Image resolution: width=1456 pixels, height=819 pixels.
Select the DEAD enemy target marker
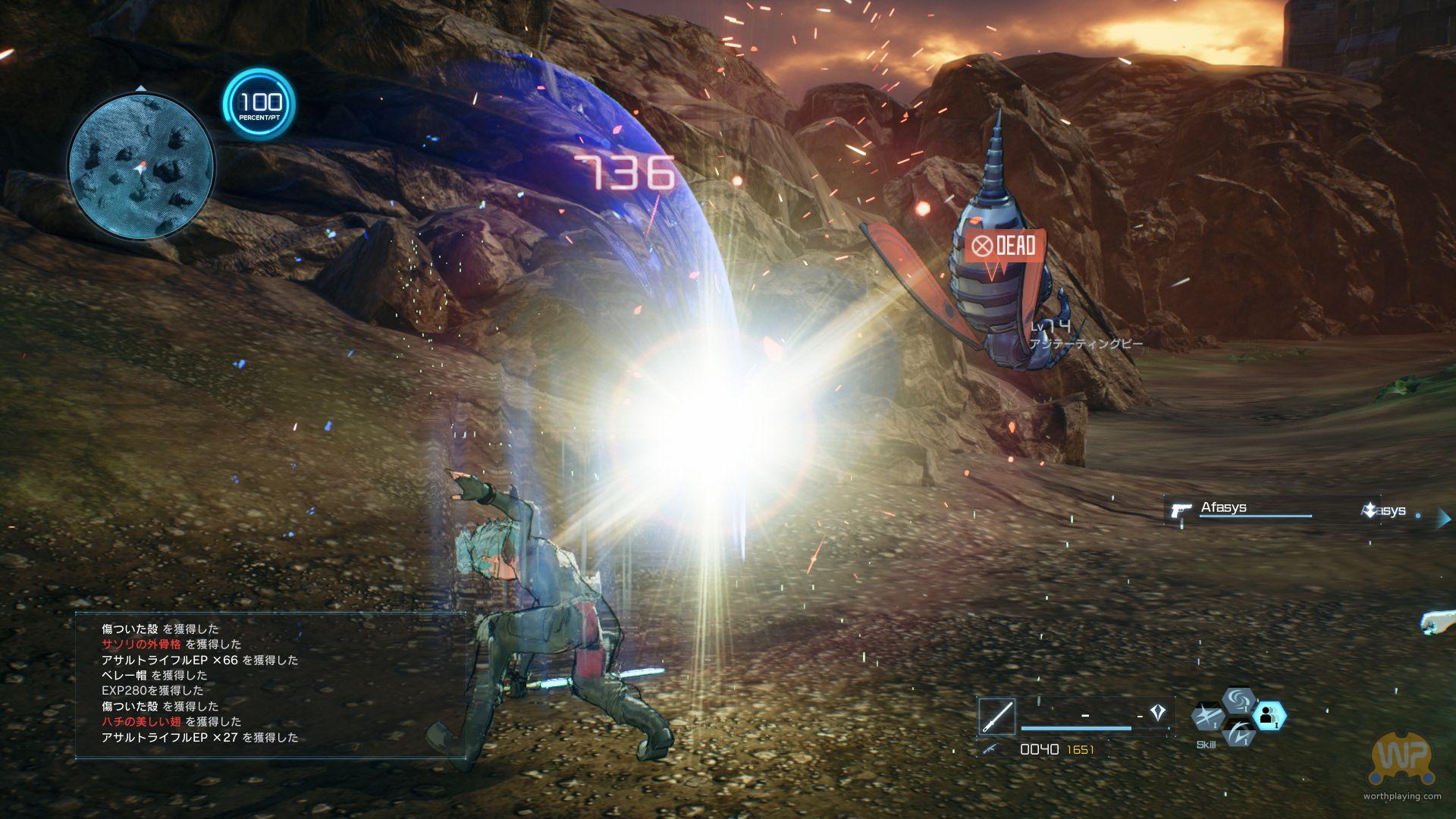click(x=1005, y=246)
